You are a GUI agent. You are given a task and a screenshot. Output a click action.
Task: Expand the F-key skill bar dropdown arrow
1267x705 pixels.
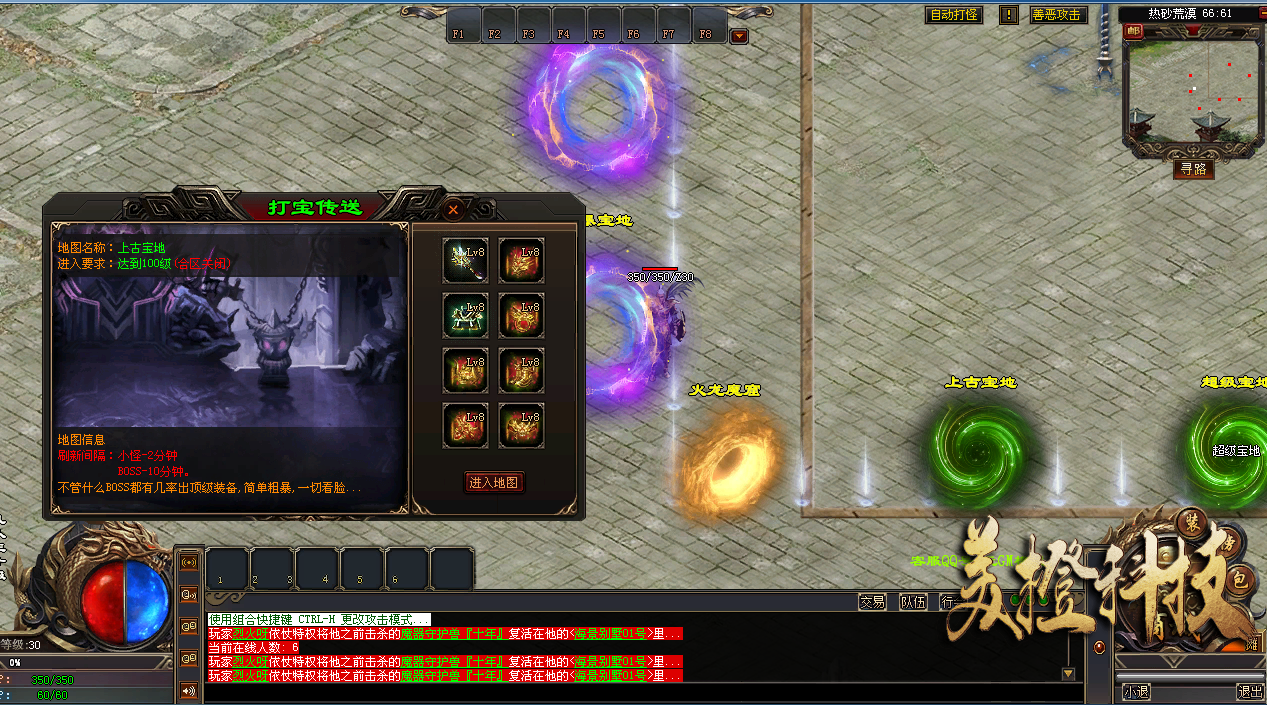pyautogui.click(x=739, y=36)
